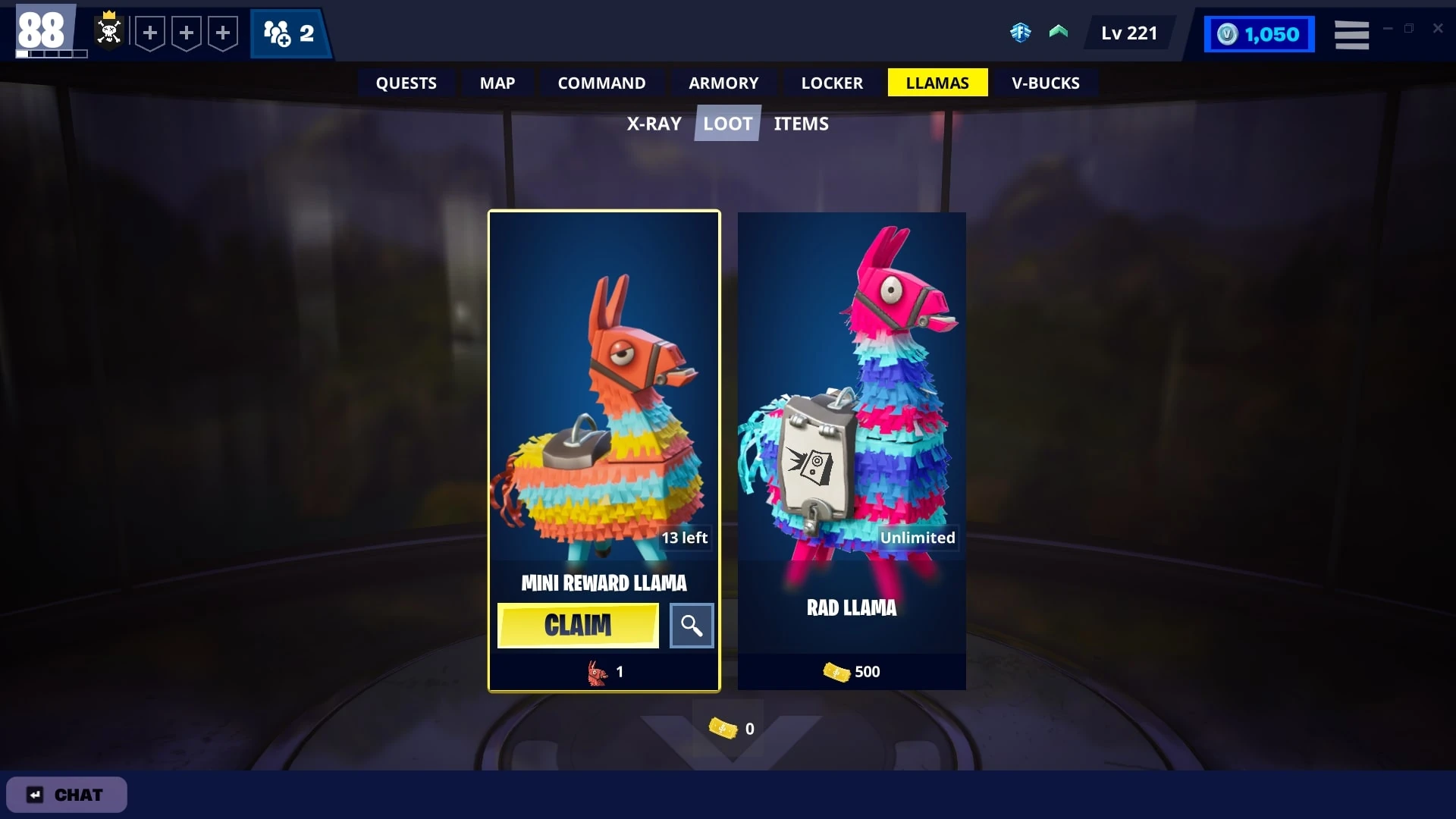Select the X-RAY view toggle
Viewport: 1456px width, 819px height.
(x=654, y=123)
